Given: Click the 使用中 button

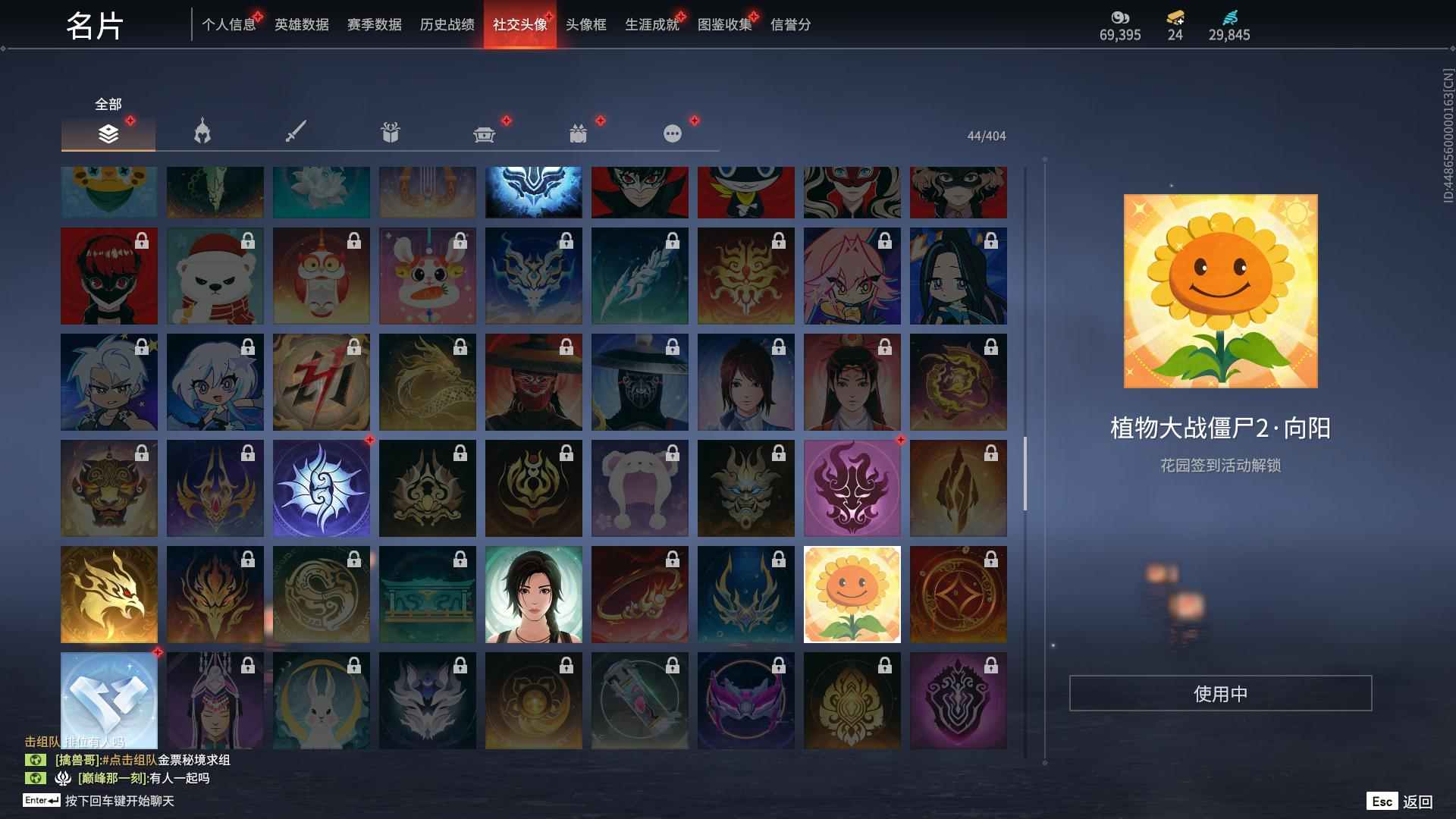Looking at the screenshot, I should [x=1222, y=692].
